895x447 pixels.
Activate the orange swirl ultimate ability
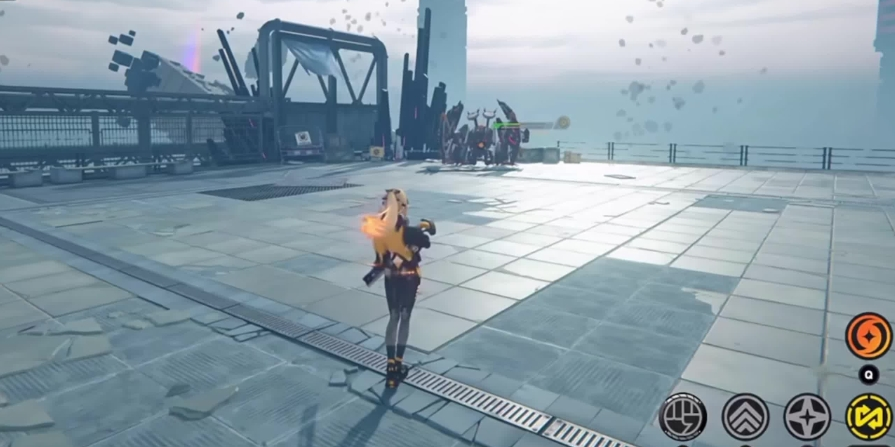868,336
